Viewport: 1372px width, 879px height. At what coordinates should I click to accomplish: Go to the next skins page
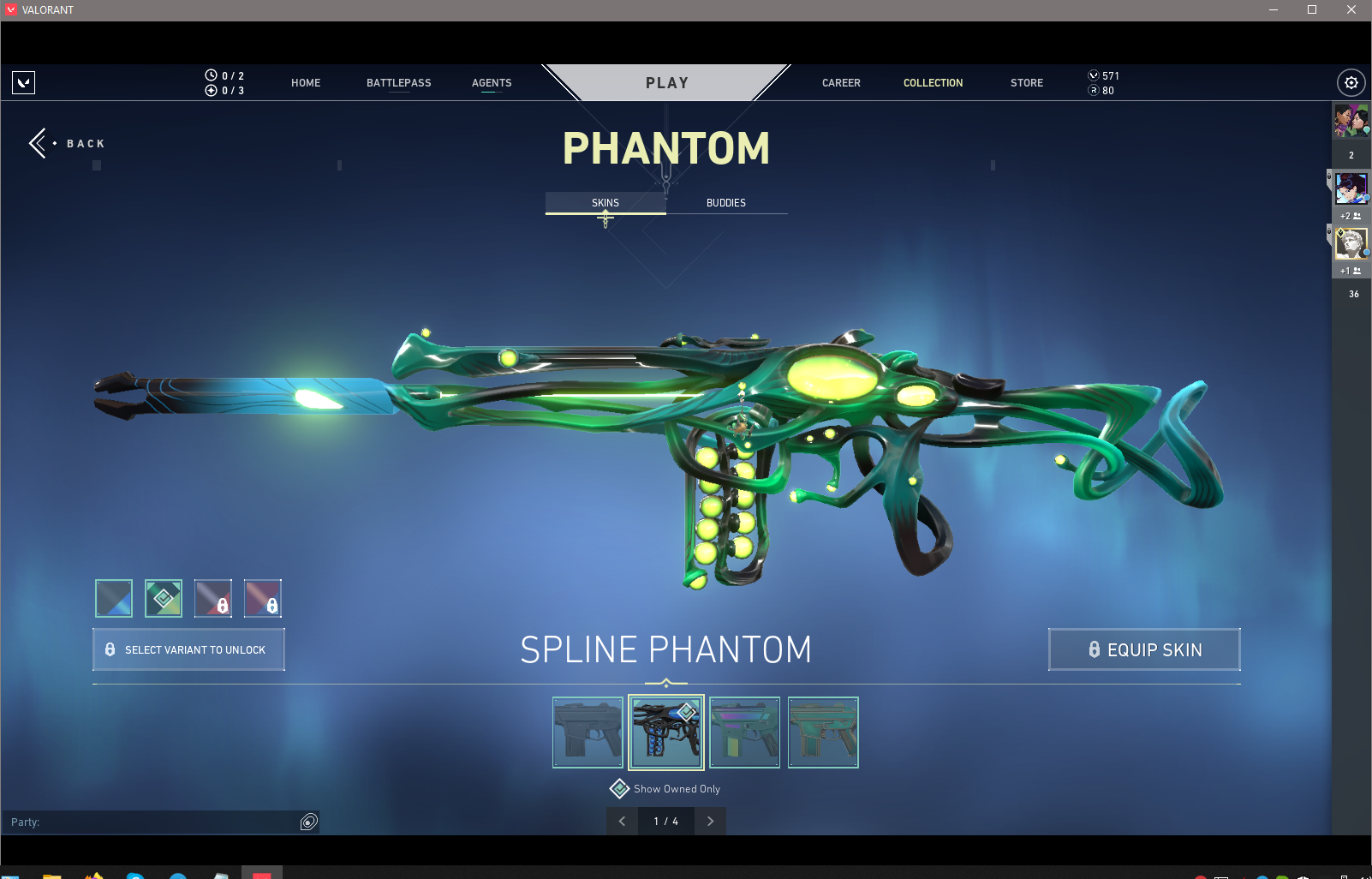point(710,821)
